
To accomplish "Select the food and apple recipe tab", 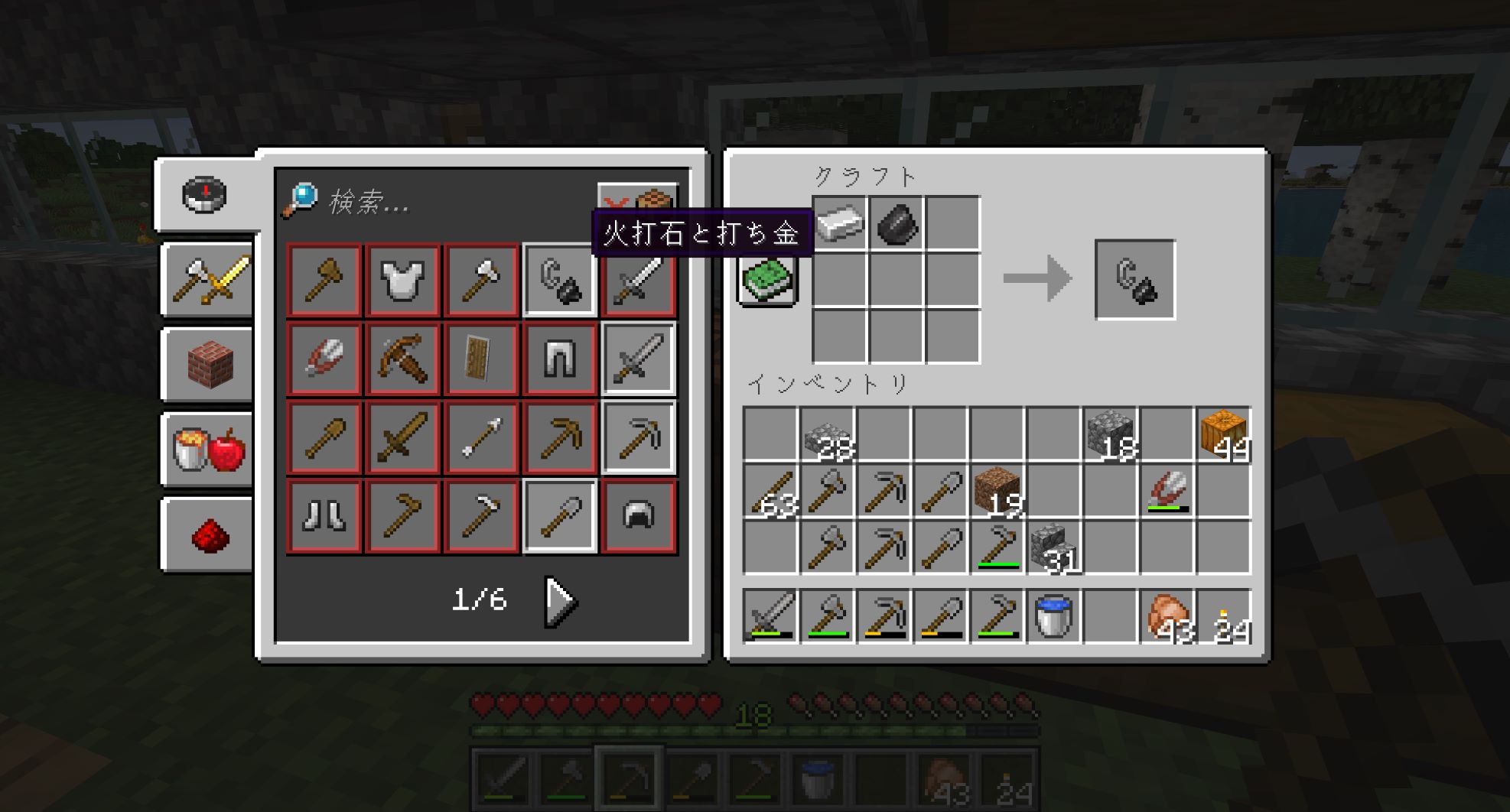I will [208, 450].
